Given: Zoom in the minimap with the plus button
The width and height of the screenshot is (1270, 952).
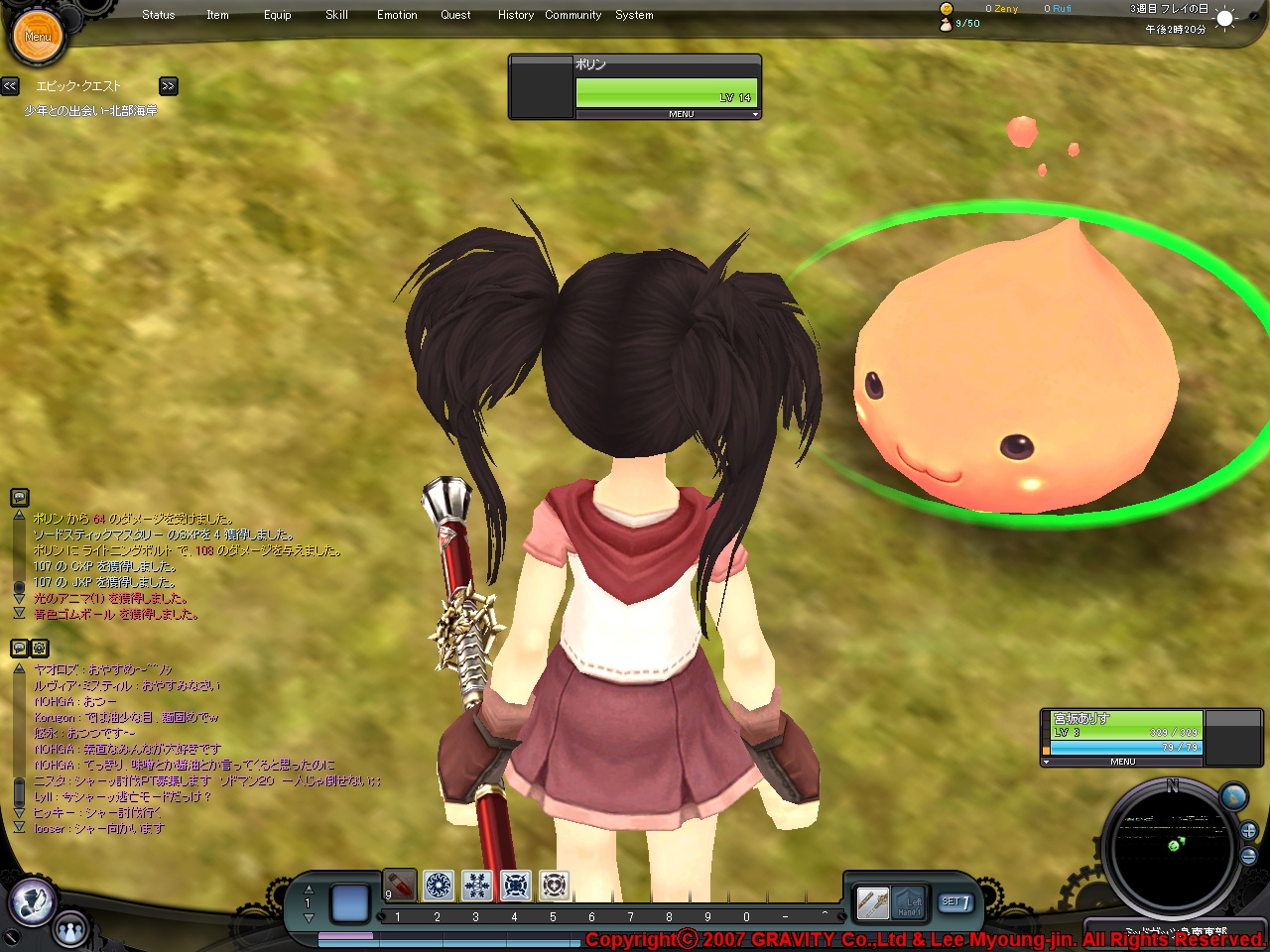Looking at the screenshot, I should point(1249,831).
